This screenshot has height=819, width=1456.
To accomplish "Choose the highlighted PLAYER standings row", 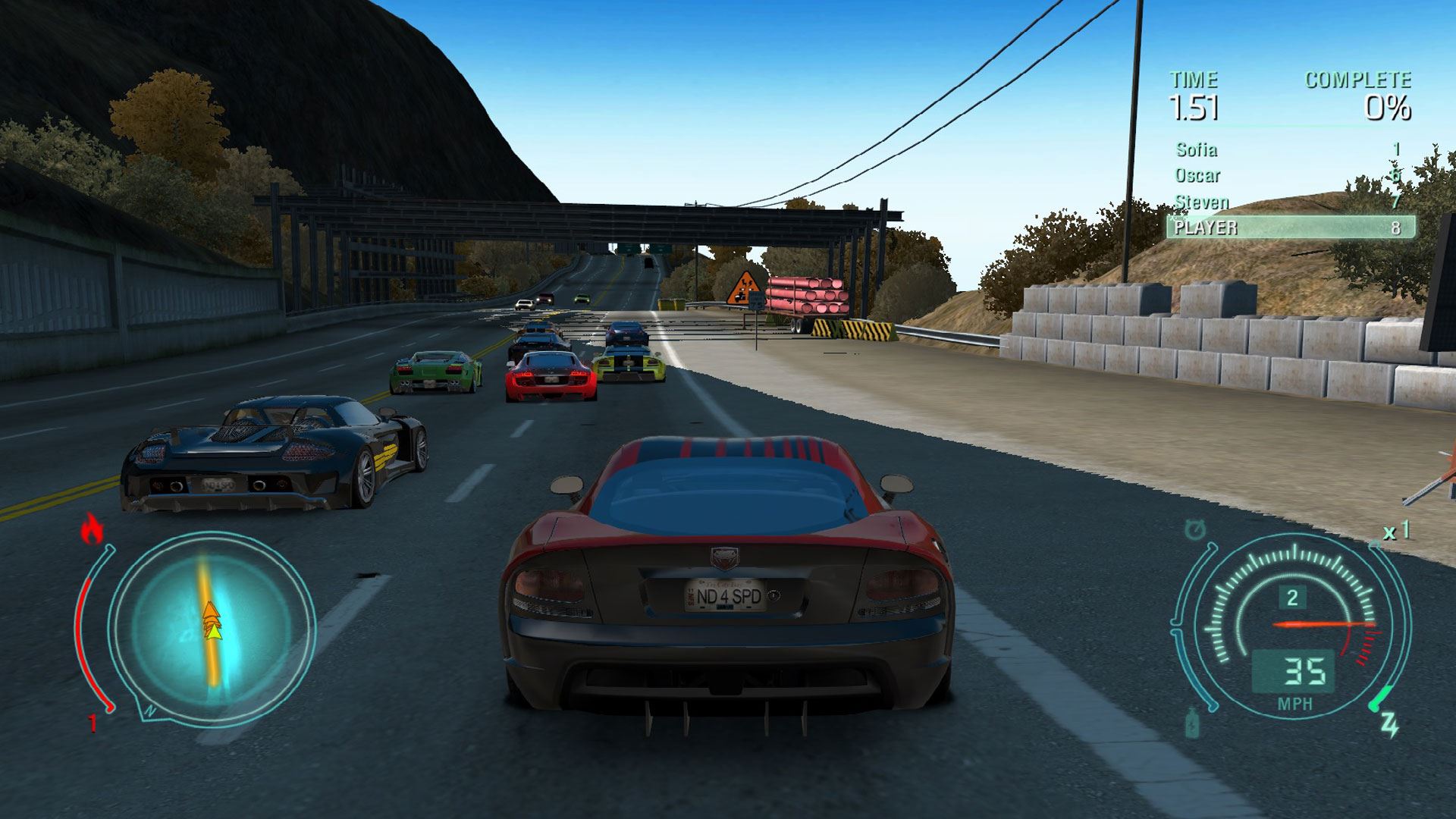I will pos(1290,227).
